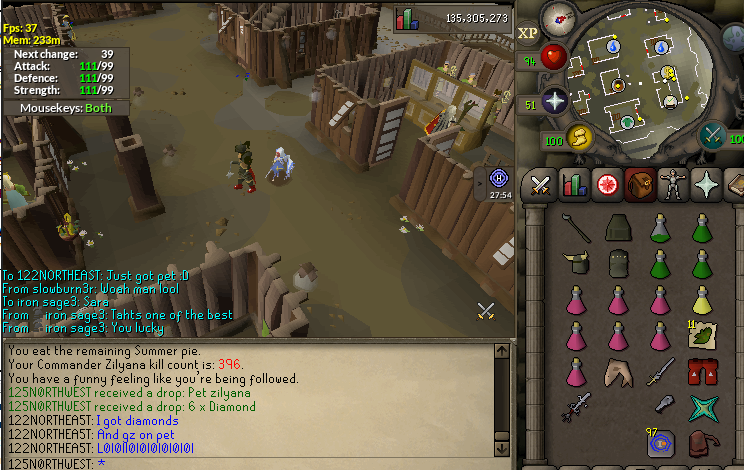Activate quick prayers orb
744x470 pixels.
[x=555, y=100]
